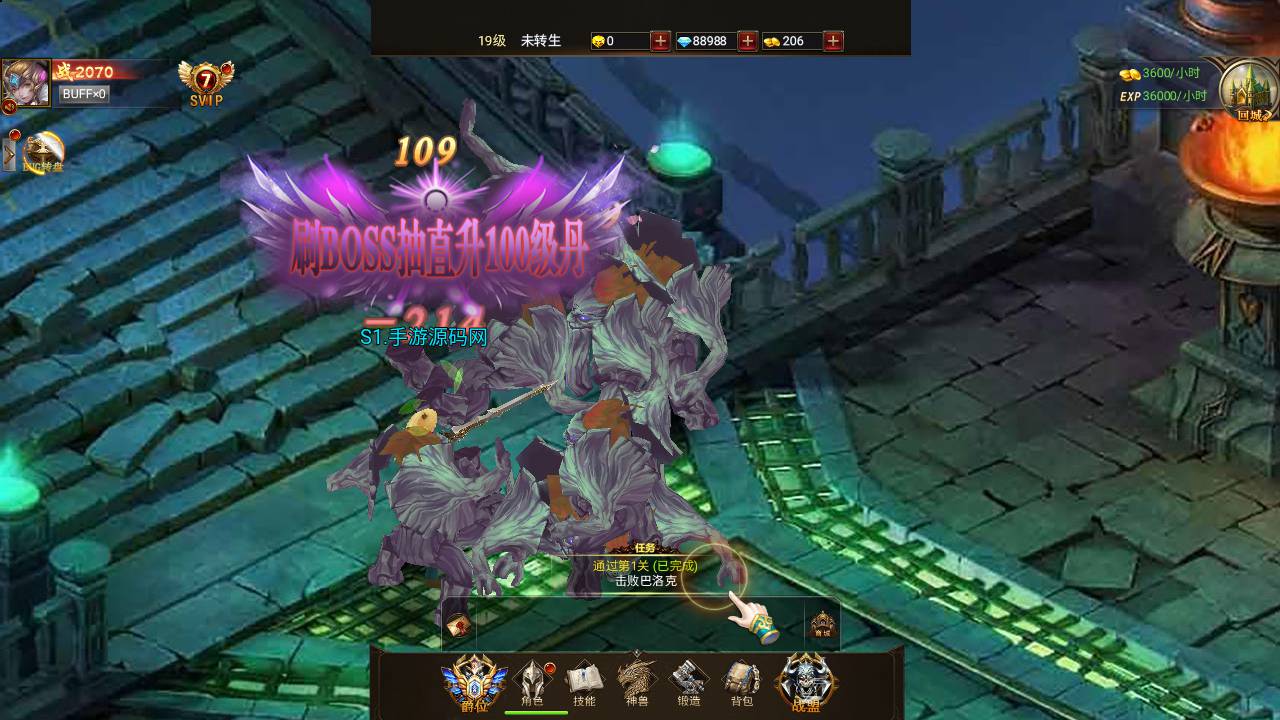Open the SVIP 7 privileges badge
This screenshot has height=720, width=1280.
[206, 83]
